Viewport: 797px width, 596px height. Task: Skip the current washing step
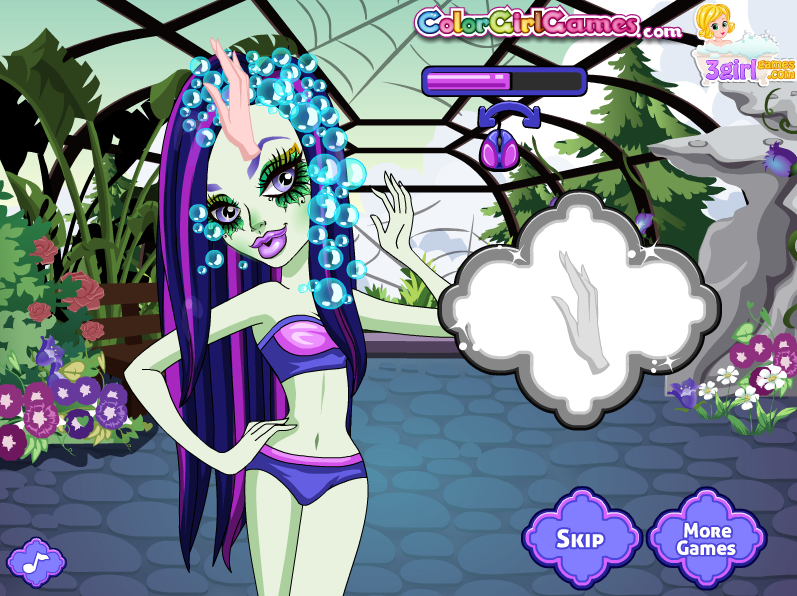click(580, 539)
